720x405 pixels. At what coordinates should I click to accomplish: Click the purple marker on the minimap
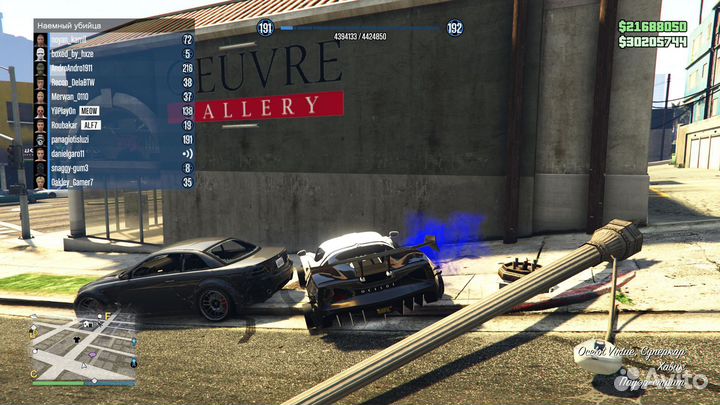[93, 356]
